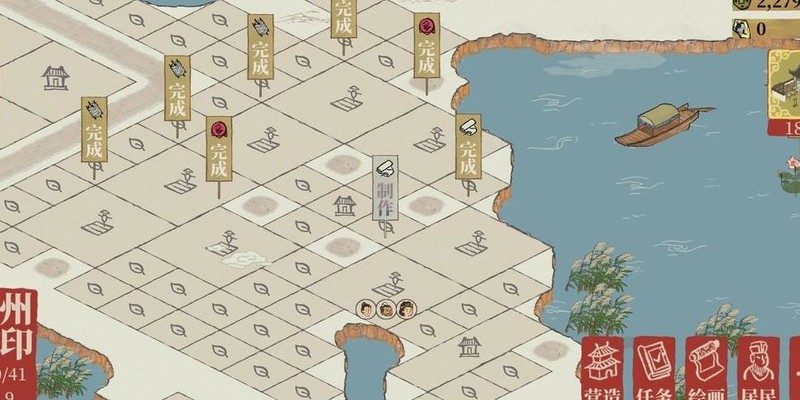This screenshot has height=400, width=800.
Task: Select the three resident portraits group
Action: (x=386, y=309)
